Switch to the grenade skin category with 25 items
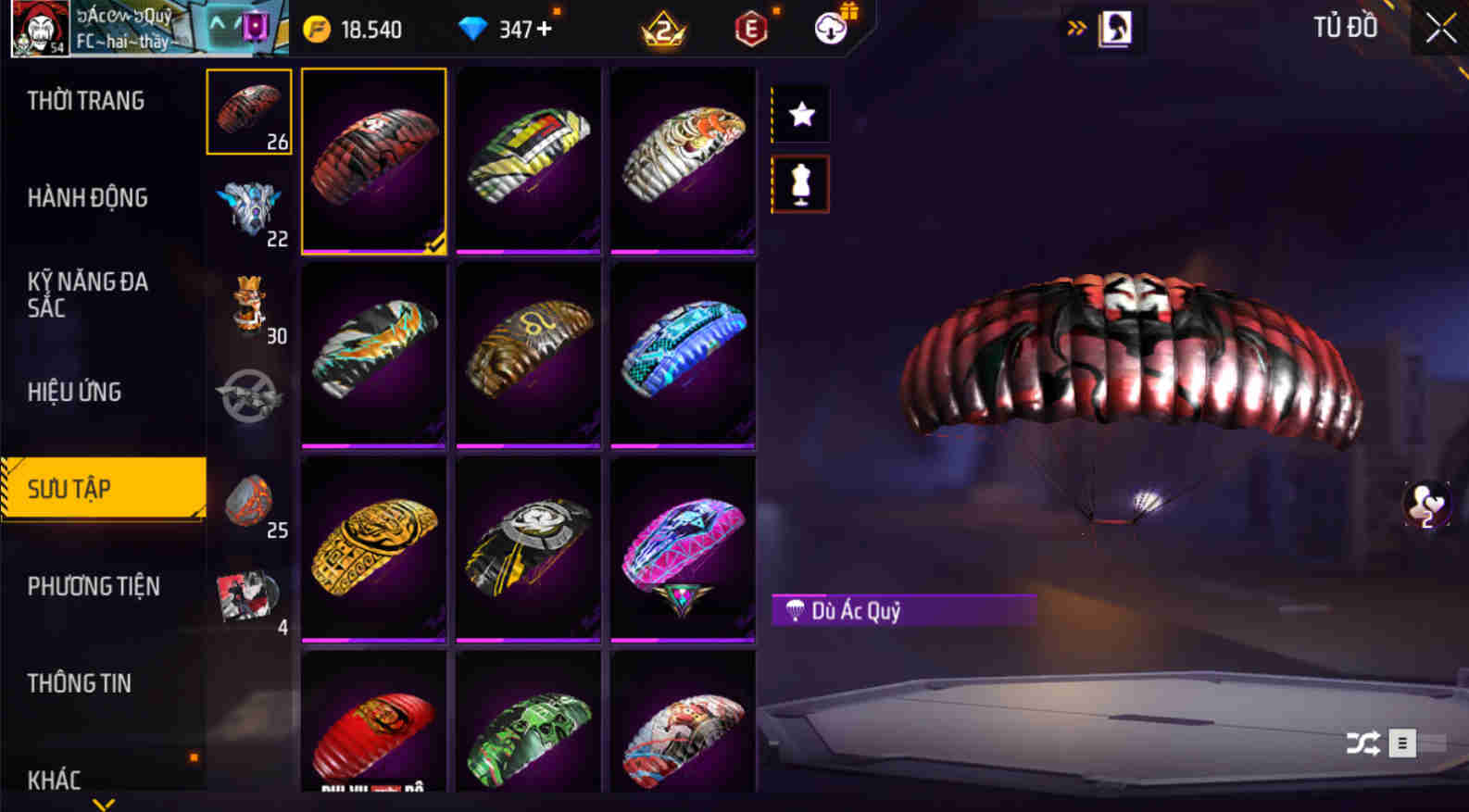The image size is (1469, 812). 248,503
